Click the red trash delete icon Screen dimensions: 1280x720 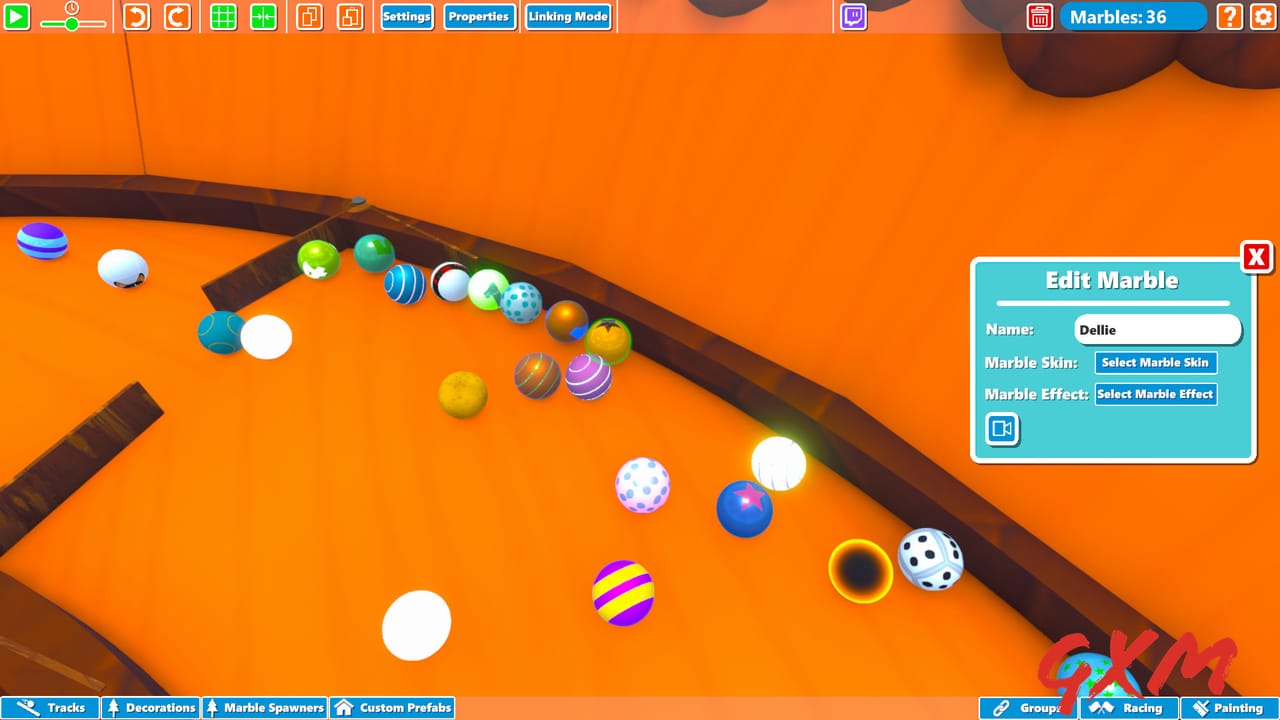(1039, 17)
